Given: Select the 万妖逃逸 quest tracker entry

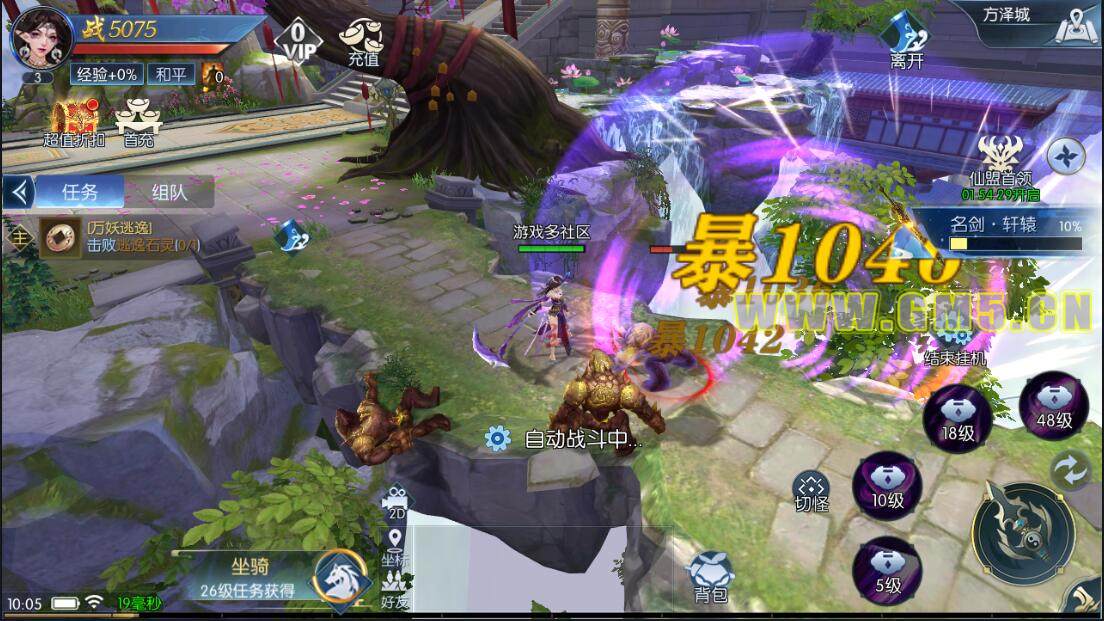Looking at the screenshot, I should point(120,238).
